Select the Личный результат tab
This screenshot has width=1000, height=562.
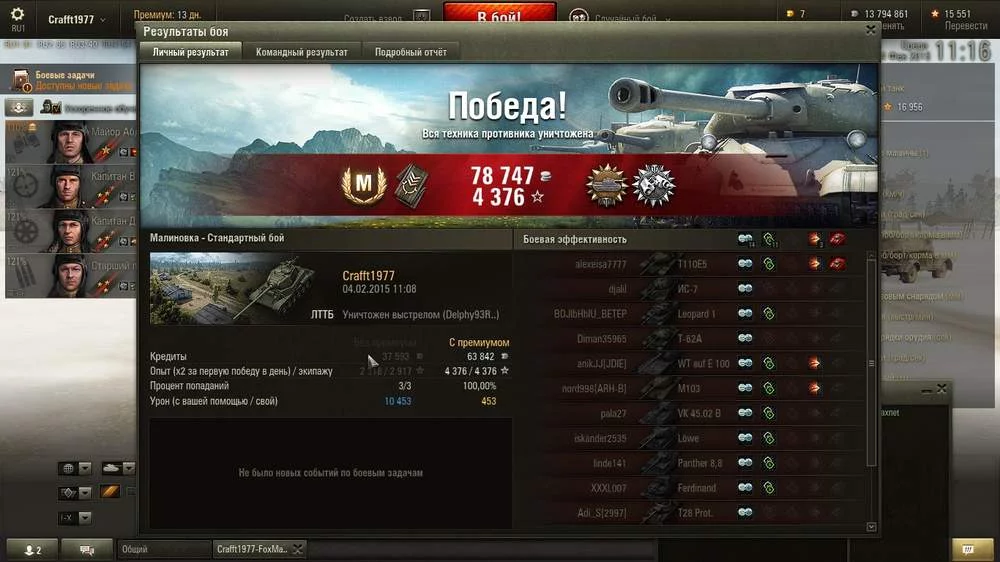pyautogui.click(x=193, y=52)
